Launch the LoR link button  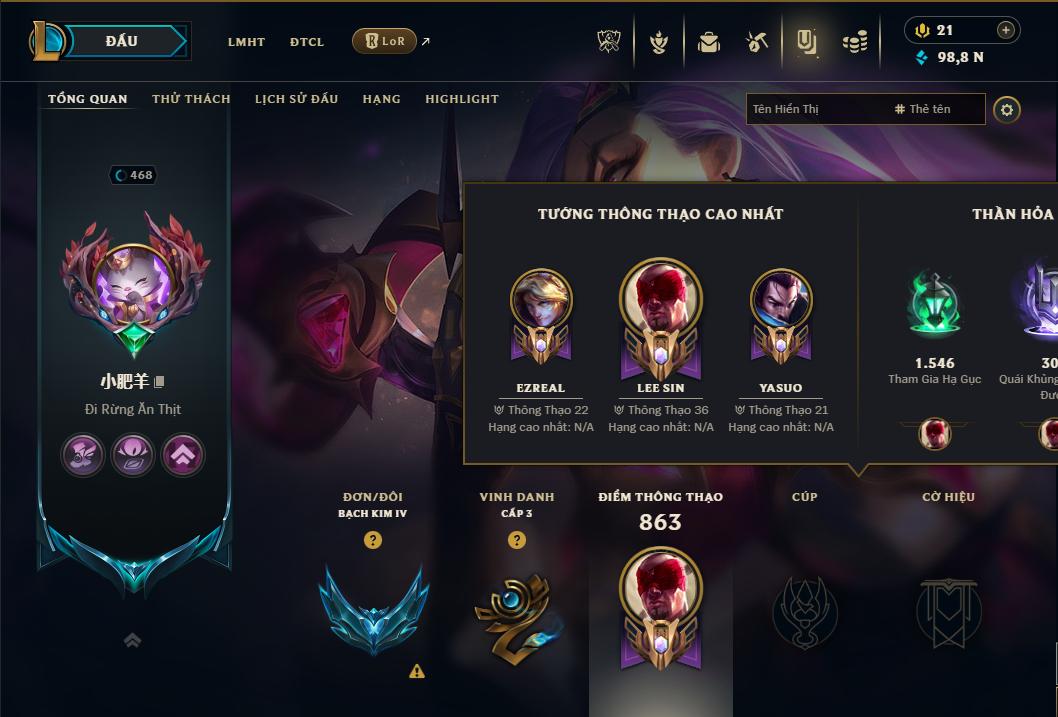tap(385, 41)
